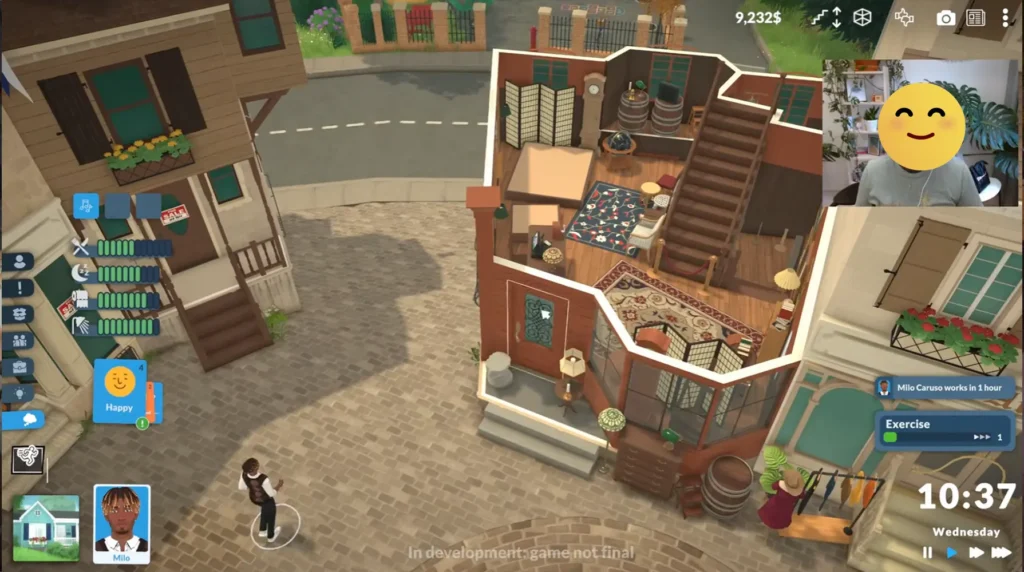The image size is (1024, 572).
Task: Open Milo's character portrait
Action: pos(121,522)
